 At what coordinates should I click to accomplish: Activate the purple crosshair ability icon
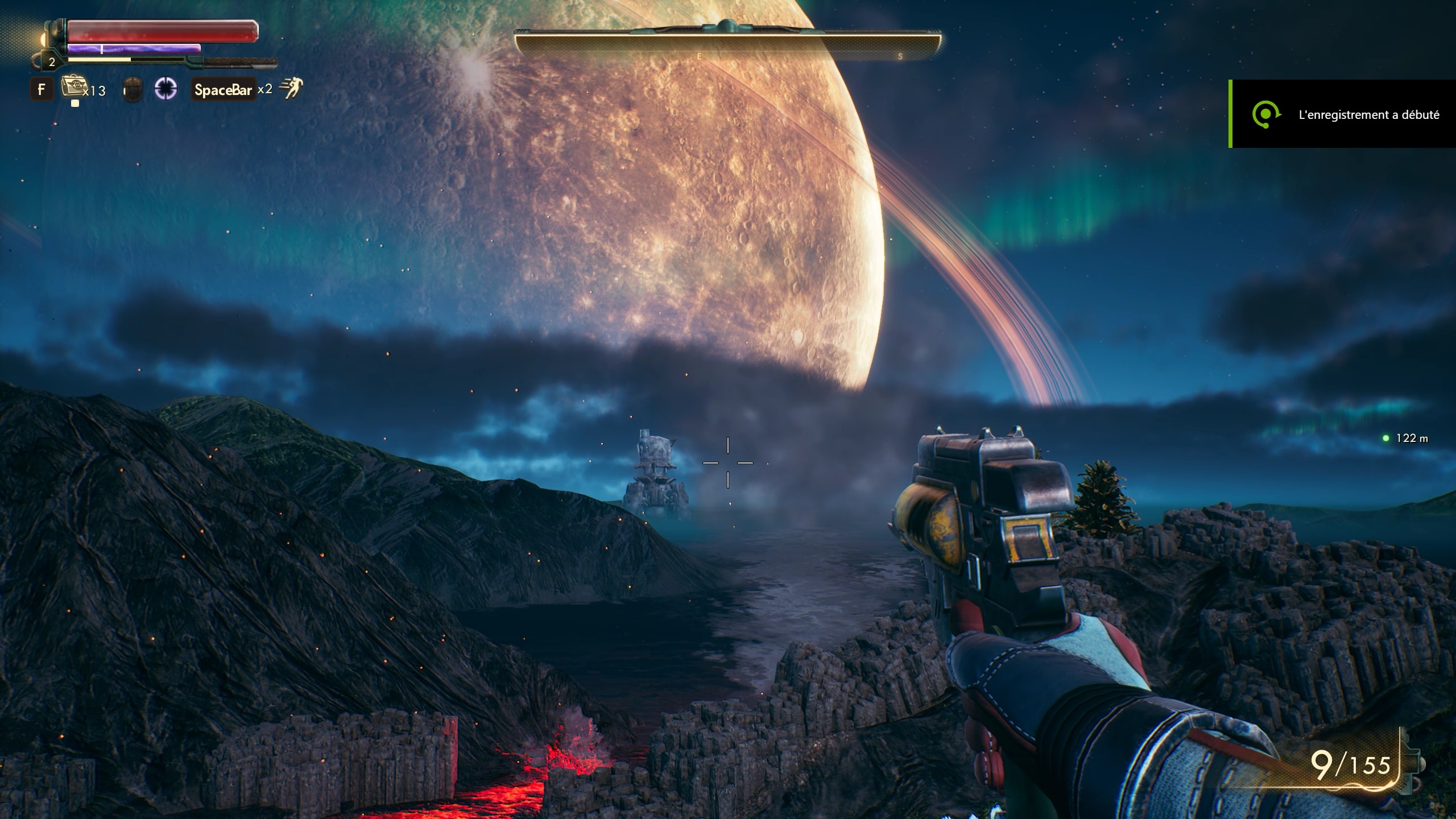point(166,89)
